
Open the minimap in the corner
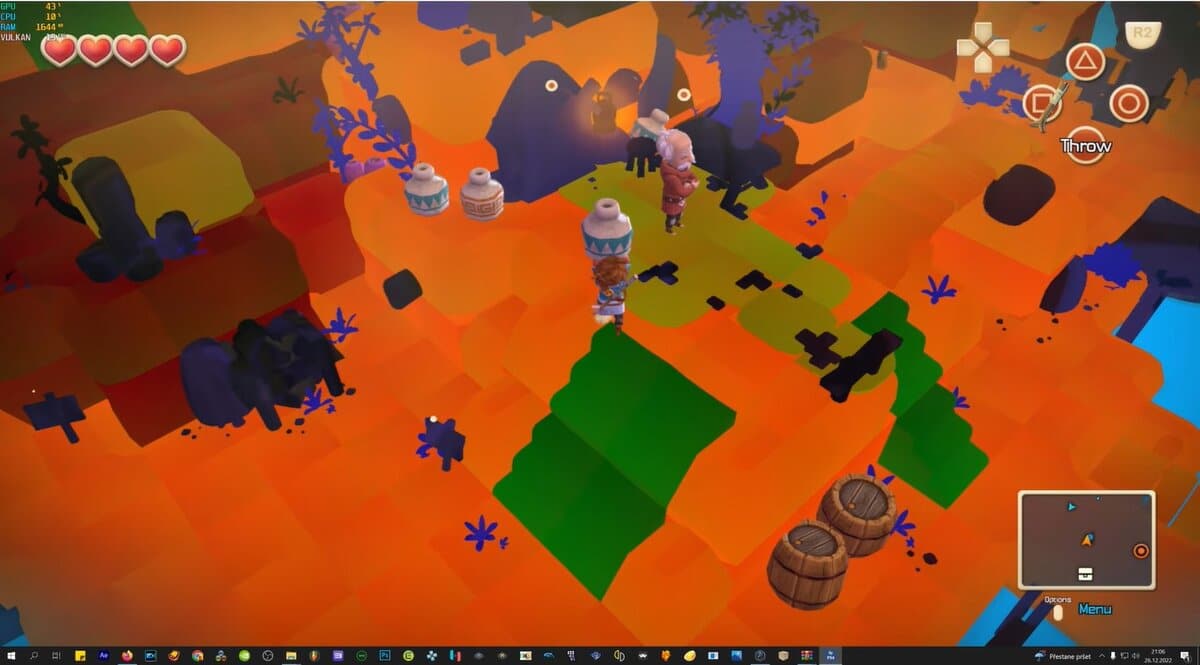(x=1086, y=540)
